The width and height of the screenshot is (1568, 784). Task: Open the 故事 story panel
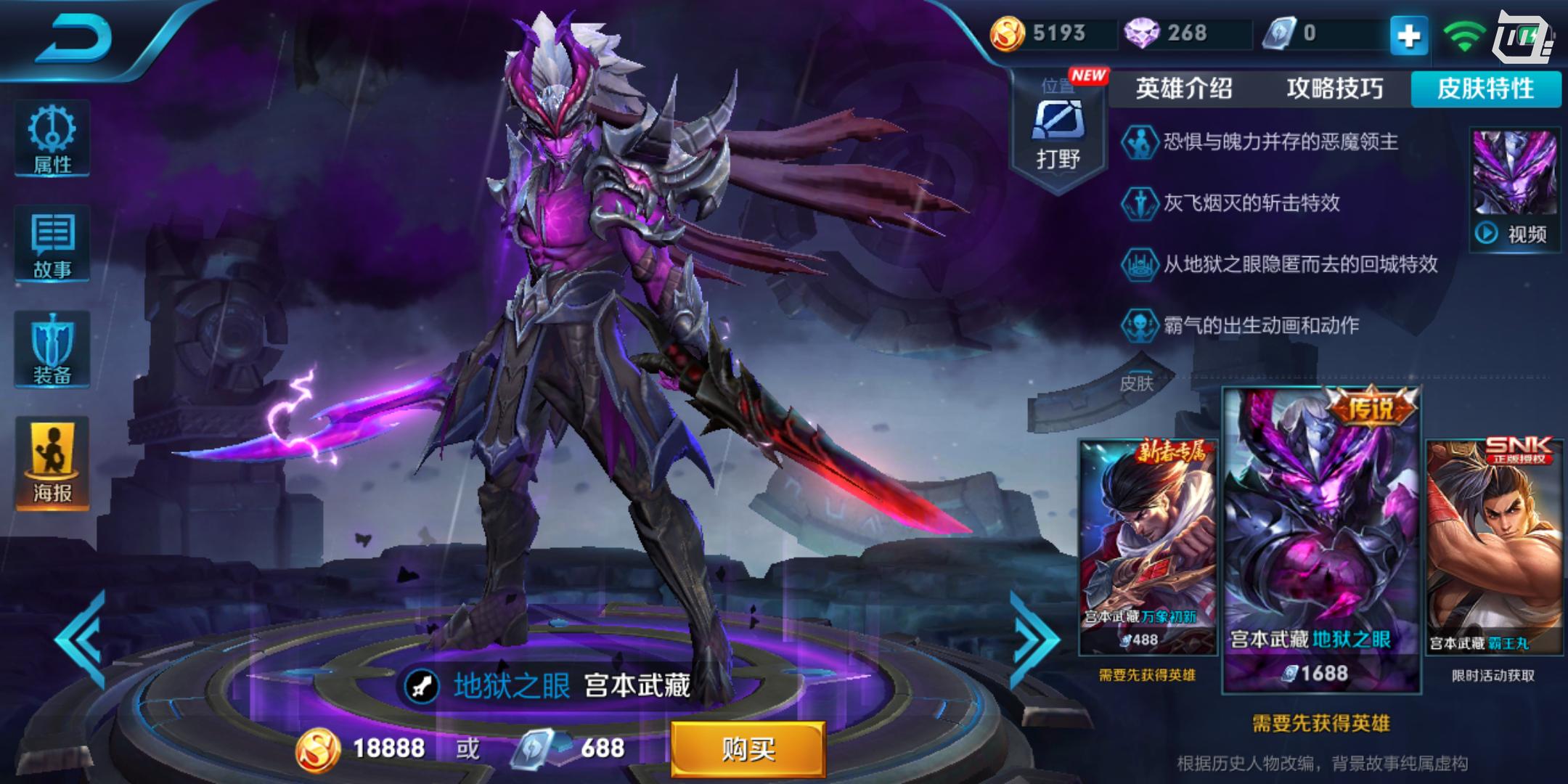pos(52,245)
